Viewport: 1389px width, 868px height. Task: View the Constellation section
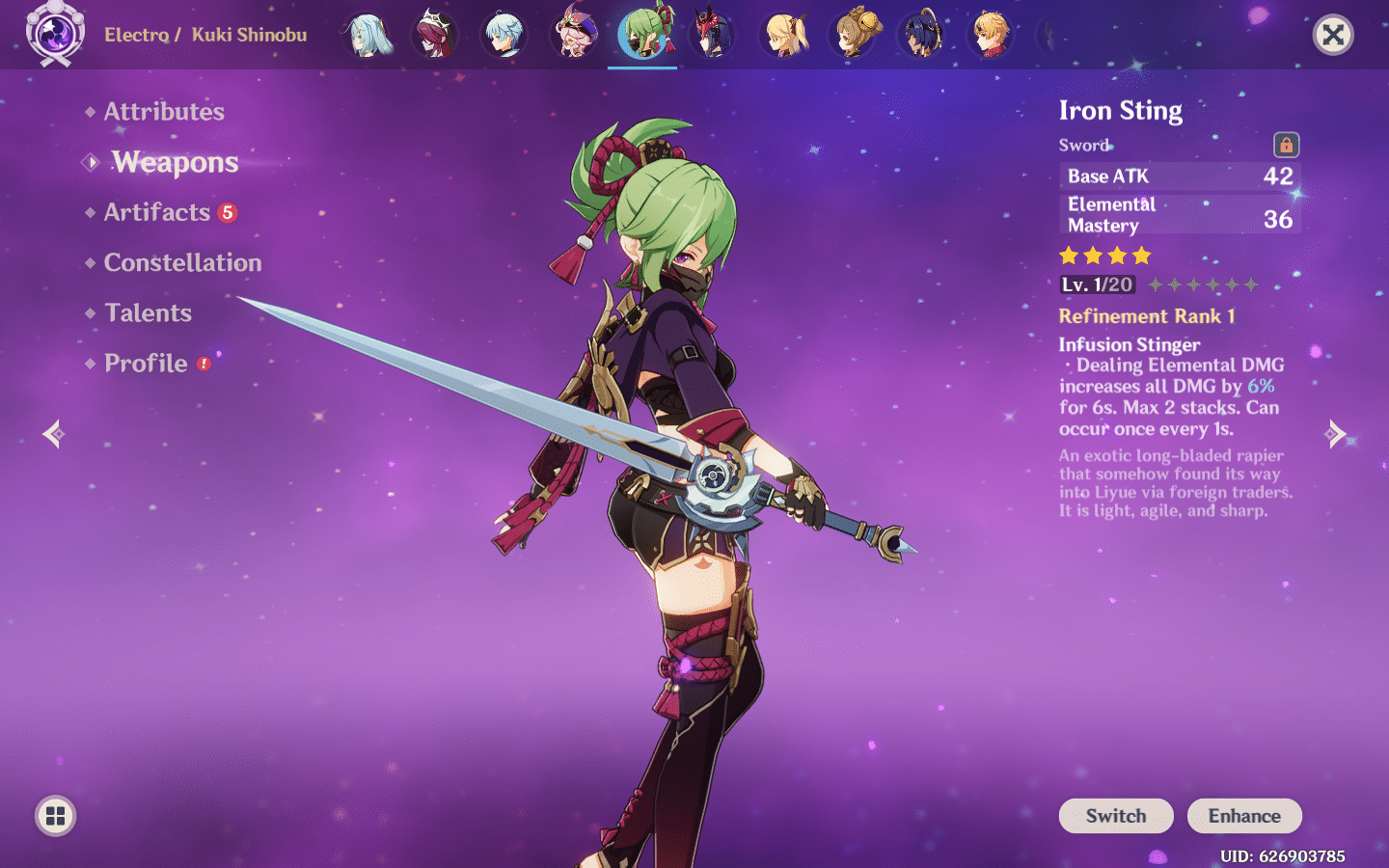tap(182, 262)
